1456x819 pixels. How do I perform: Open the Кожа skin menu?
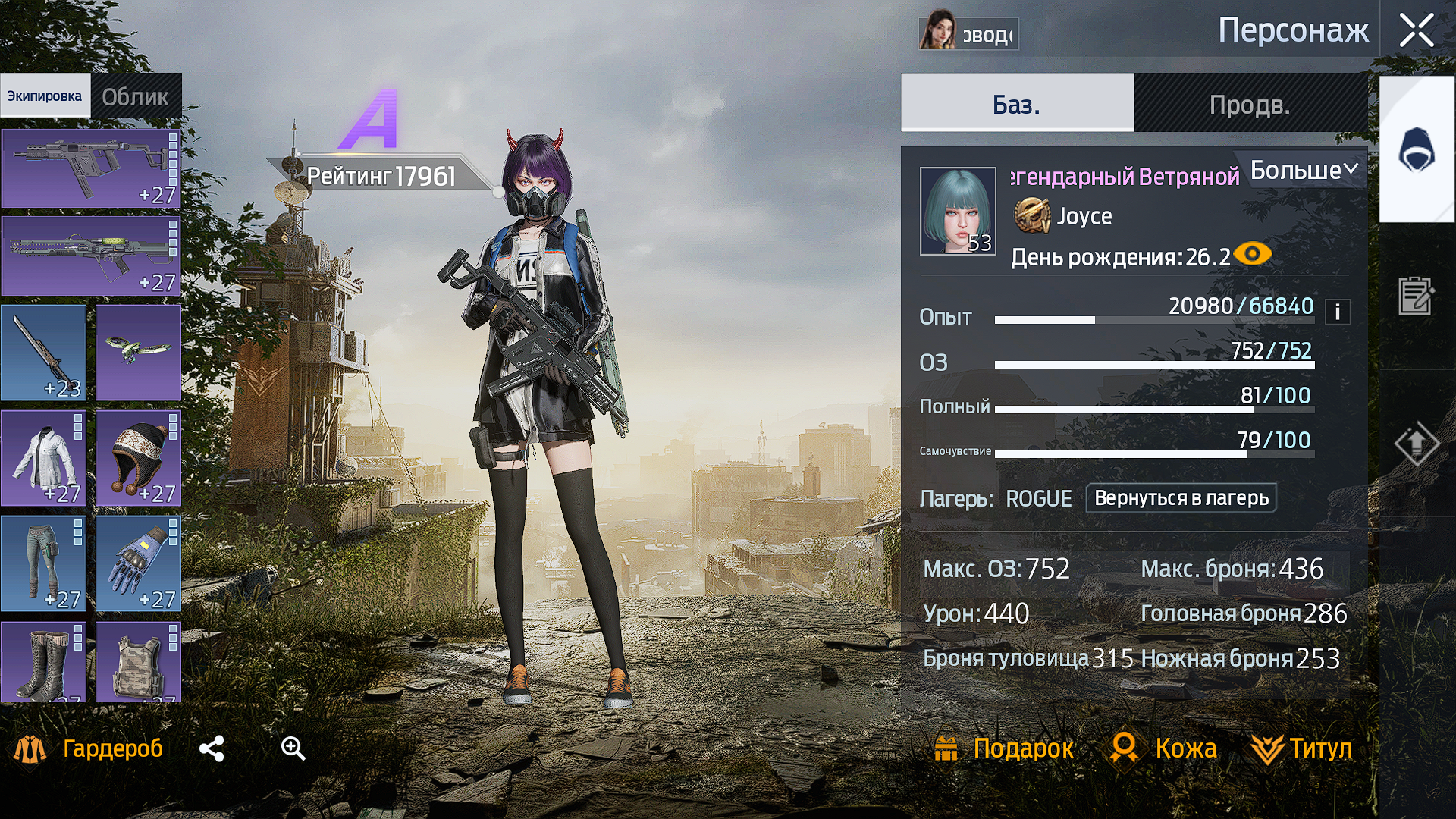point(1163,748)
